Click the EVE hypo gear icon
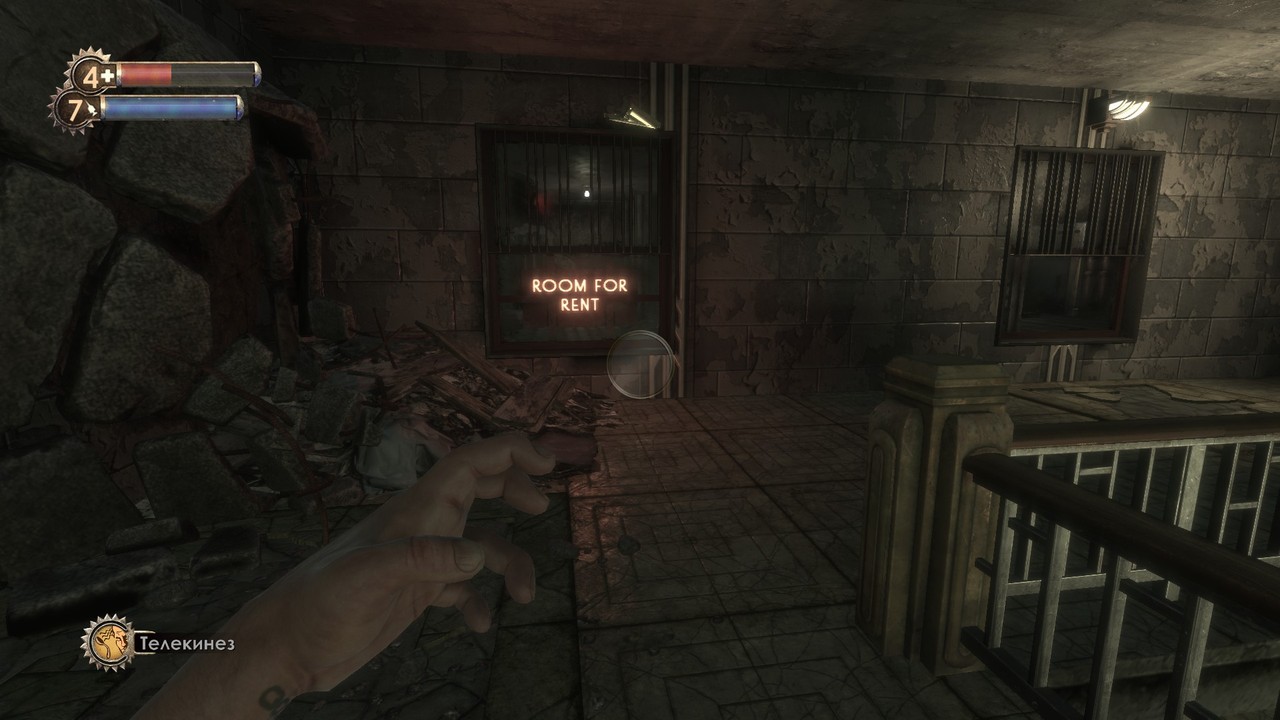The width and height of the screenshot is (1280, 720). click(74, 109)
